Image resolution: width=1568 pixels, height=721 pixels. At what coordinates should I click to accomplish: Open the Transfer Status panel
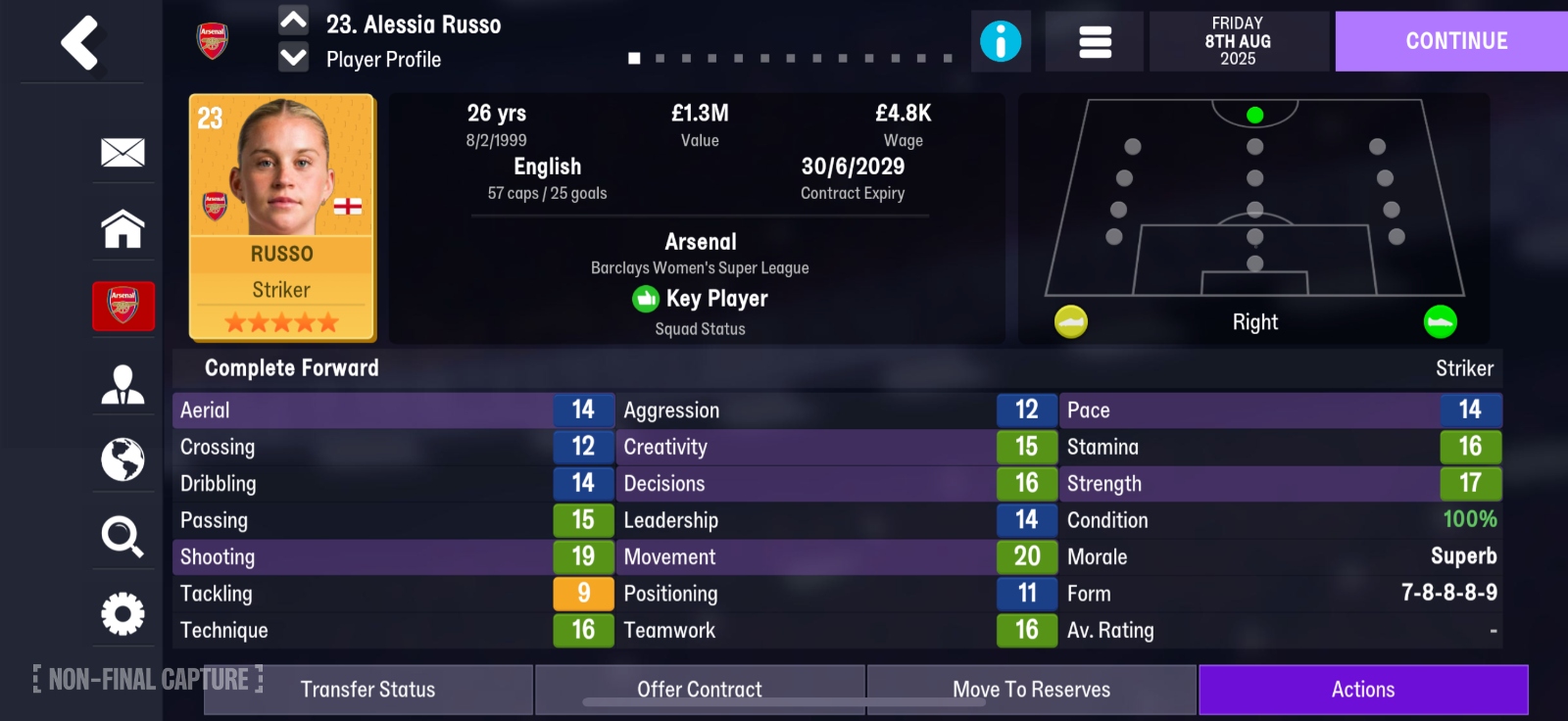(367, 689)
